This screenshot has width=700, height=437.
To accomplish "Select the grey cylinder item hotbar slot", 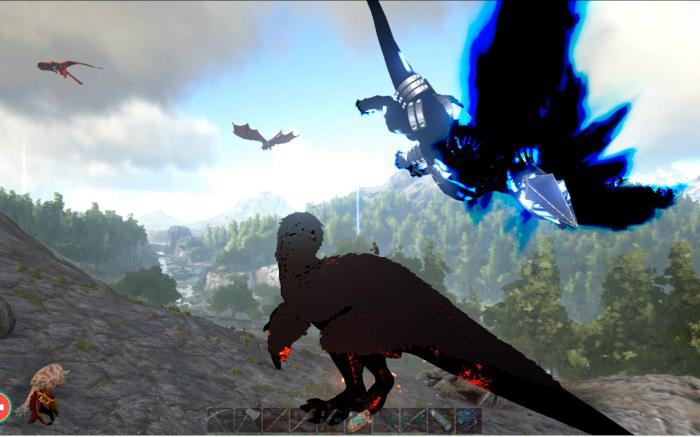I will 442,419.
